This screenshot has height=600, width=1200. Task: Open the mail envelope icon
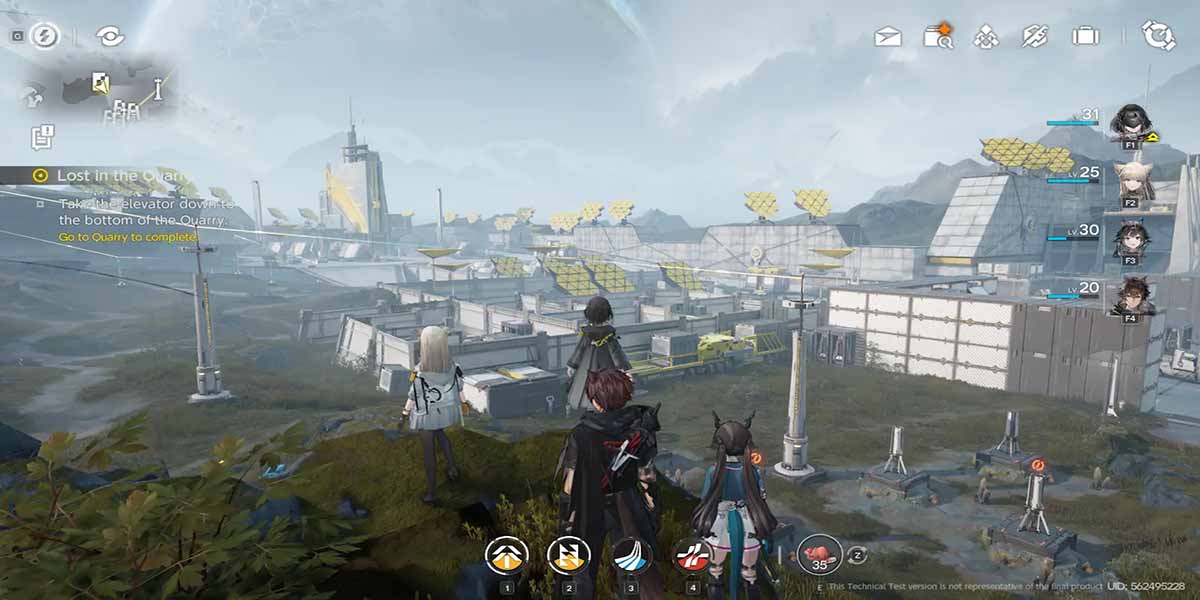[887, 37]
